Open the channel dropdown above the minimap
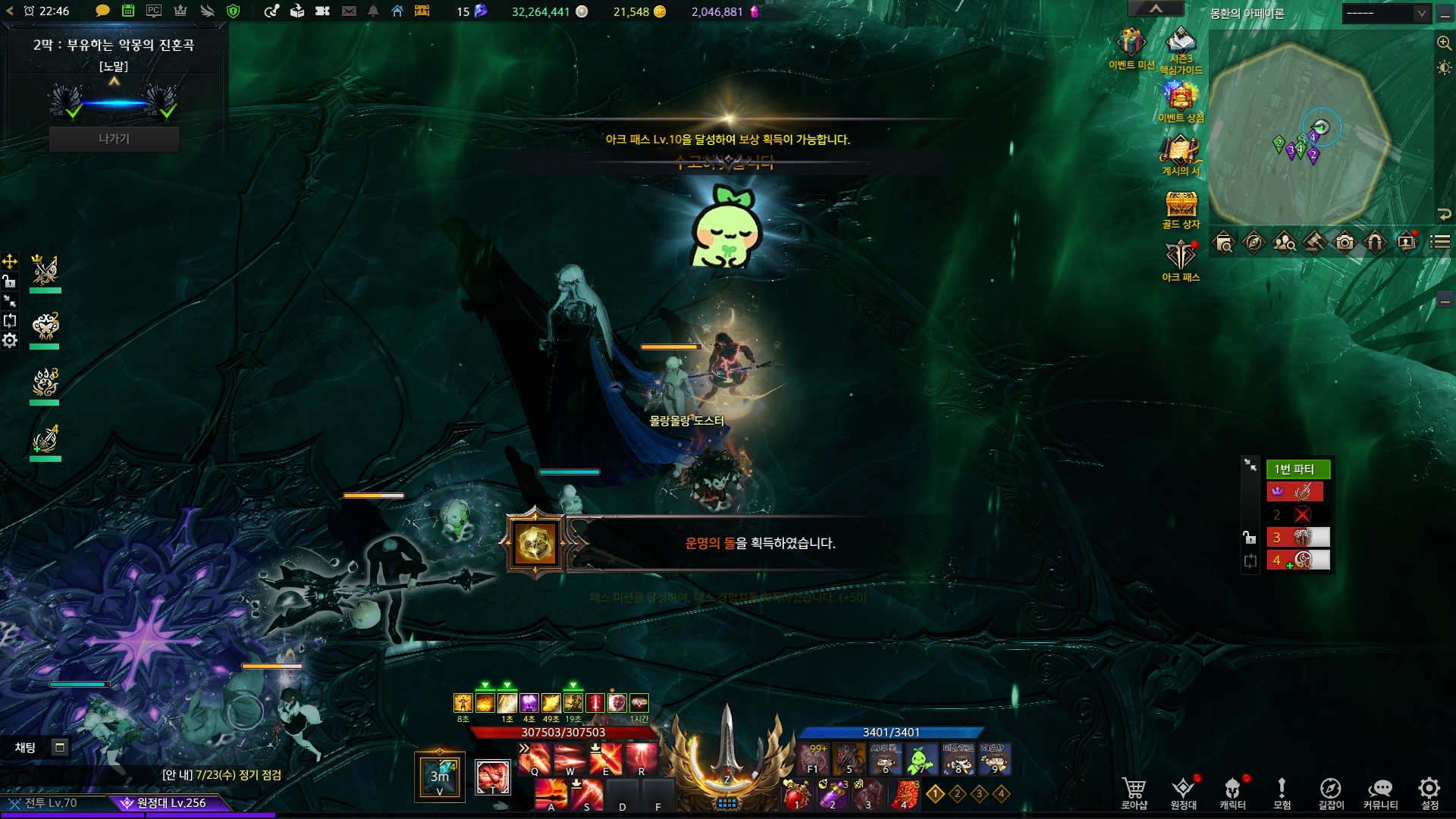The width and height of the screenshot is (1456, 819). (x=1387, y=14)
